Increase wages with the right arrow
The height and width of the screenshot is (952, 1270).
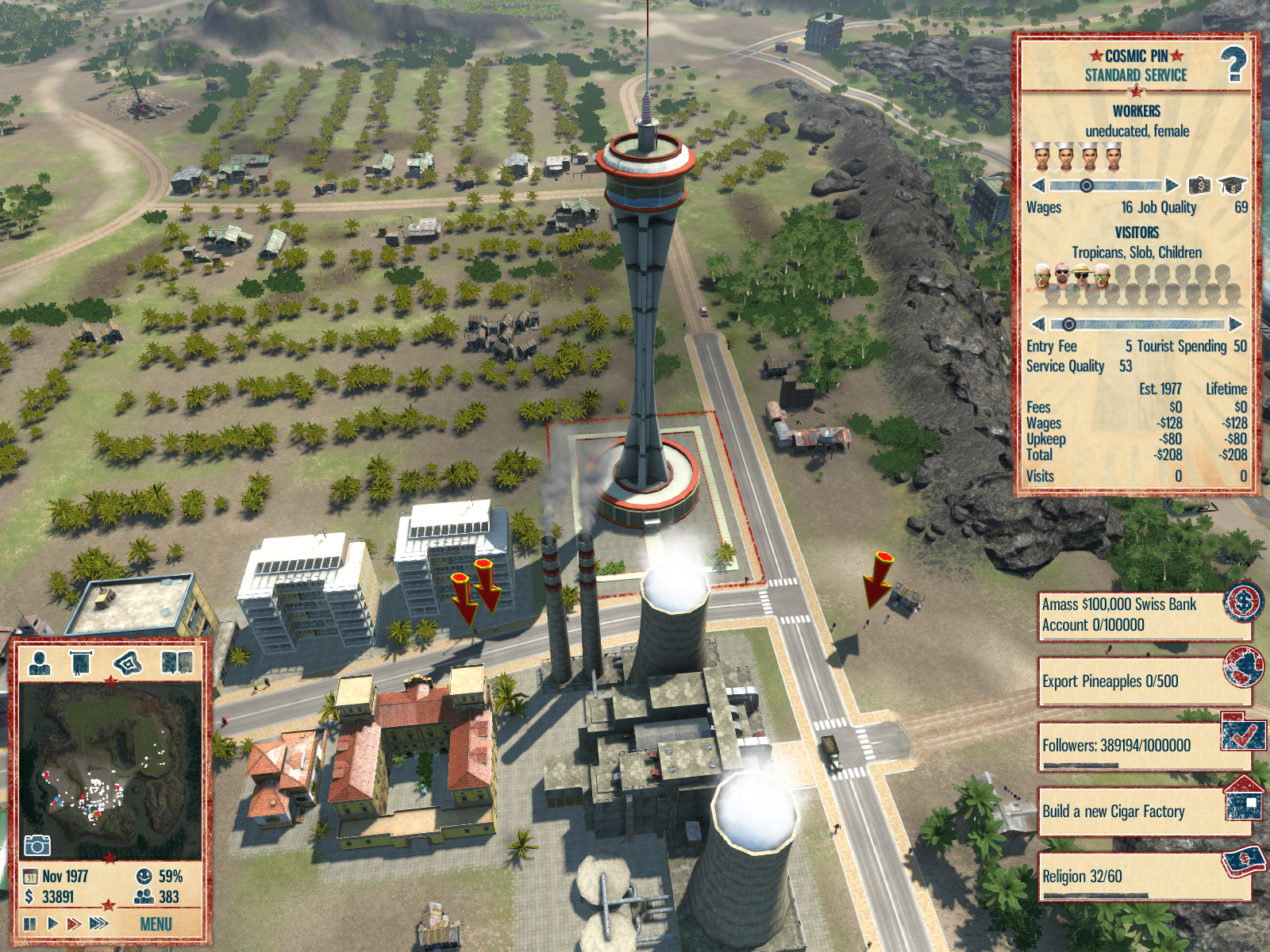[x=1172, y=186]
